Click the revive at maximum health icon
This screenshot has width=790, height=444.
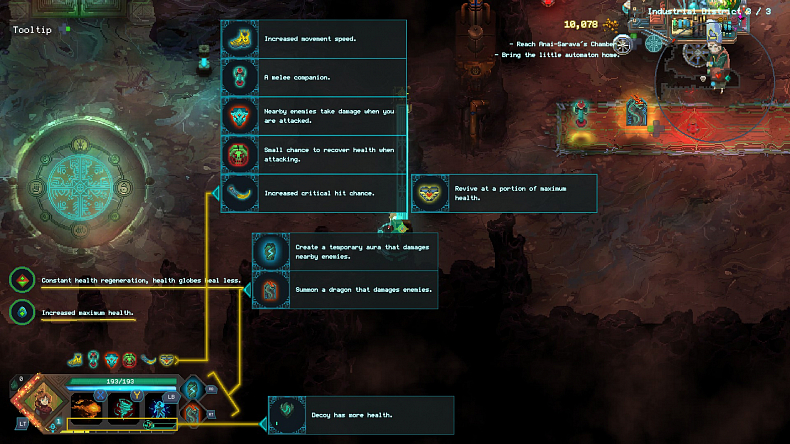[x=431, y=193]
